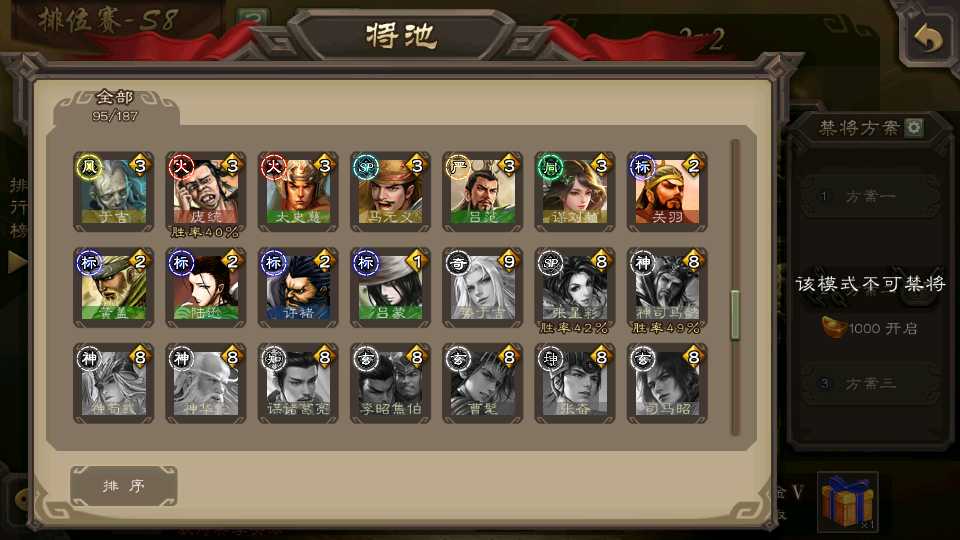This screenshot has width=960, height=540.
Task: Pick the 李昭焦伯 hero card
Action: click(x=389, y=381)
